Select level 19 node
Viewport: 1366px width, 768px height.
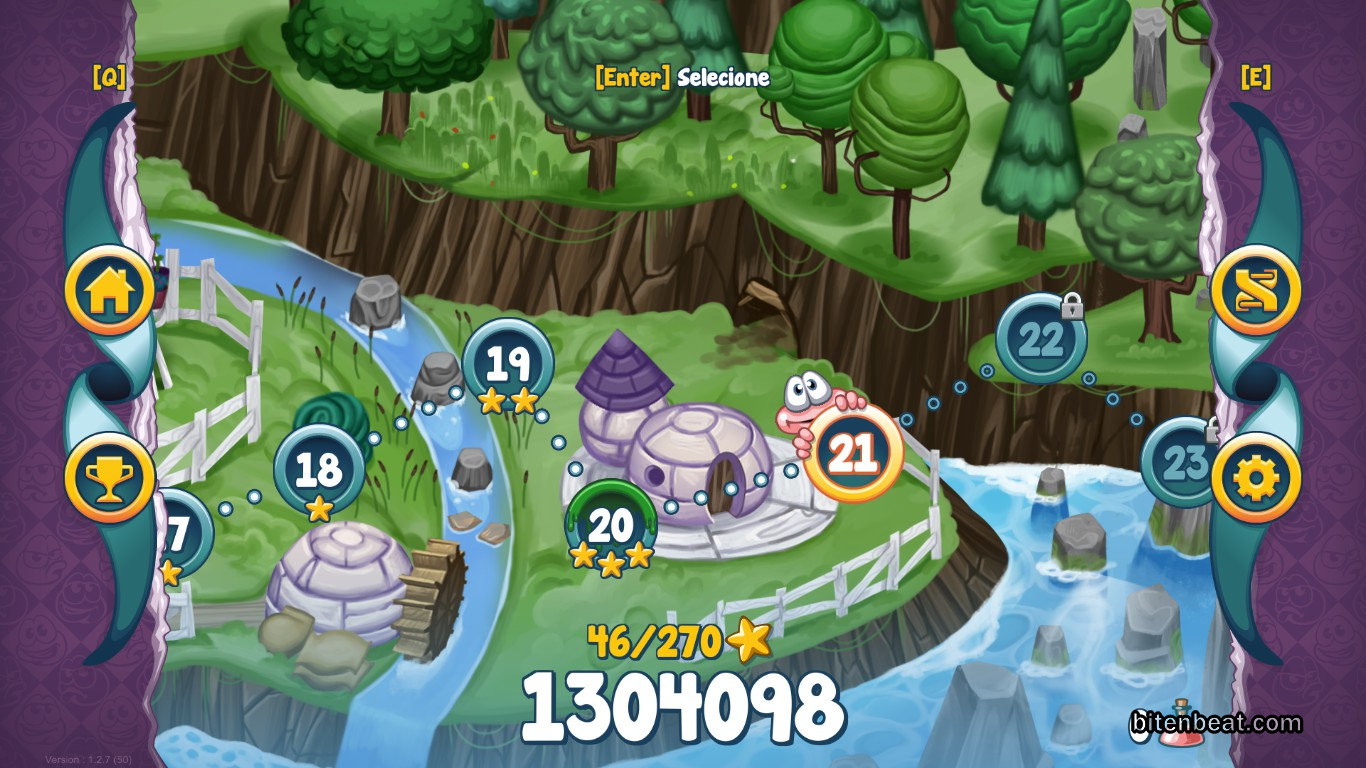508,364
